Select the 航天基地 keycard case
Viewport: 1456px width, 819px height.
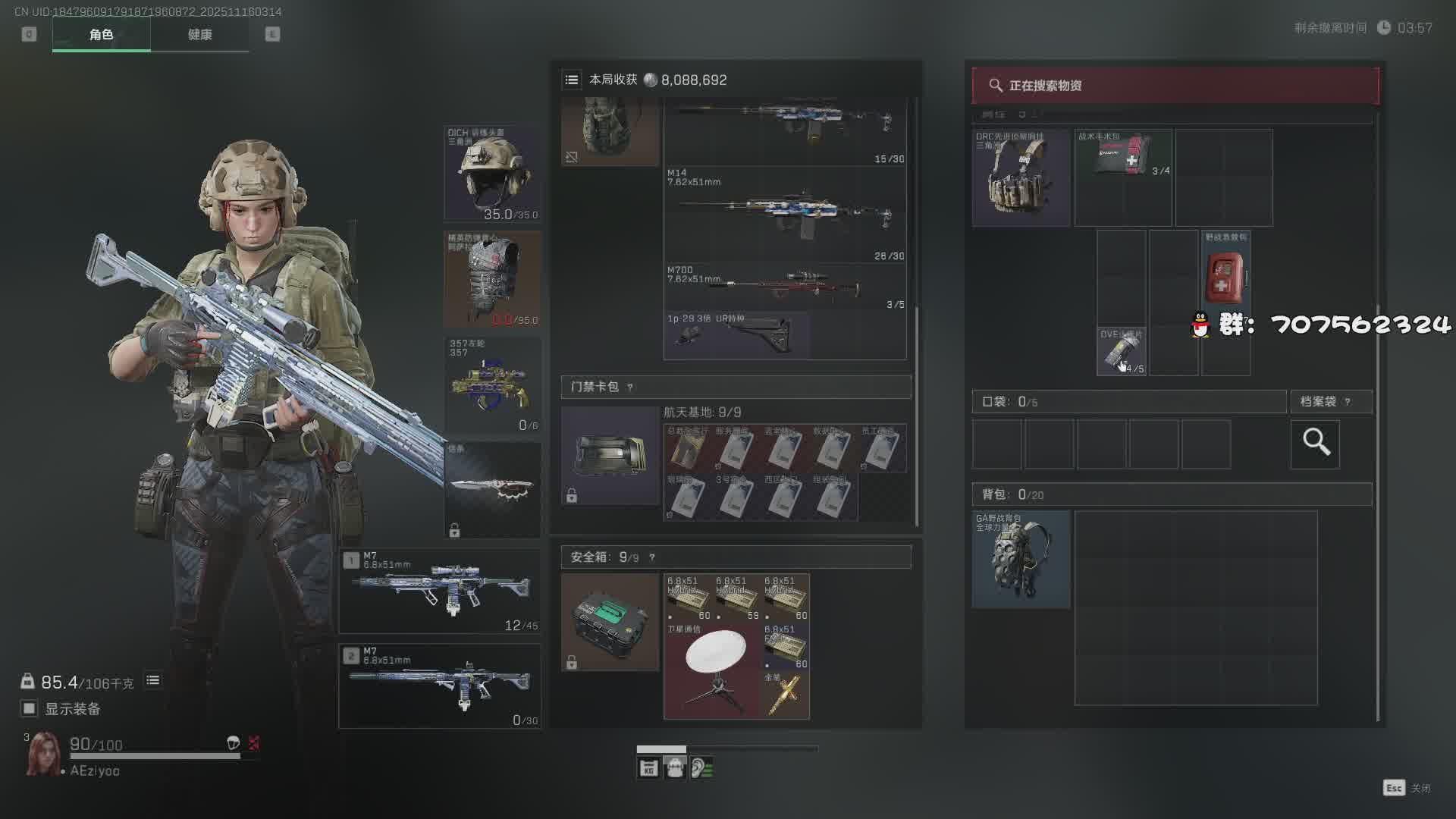point(610,455)
